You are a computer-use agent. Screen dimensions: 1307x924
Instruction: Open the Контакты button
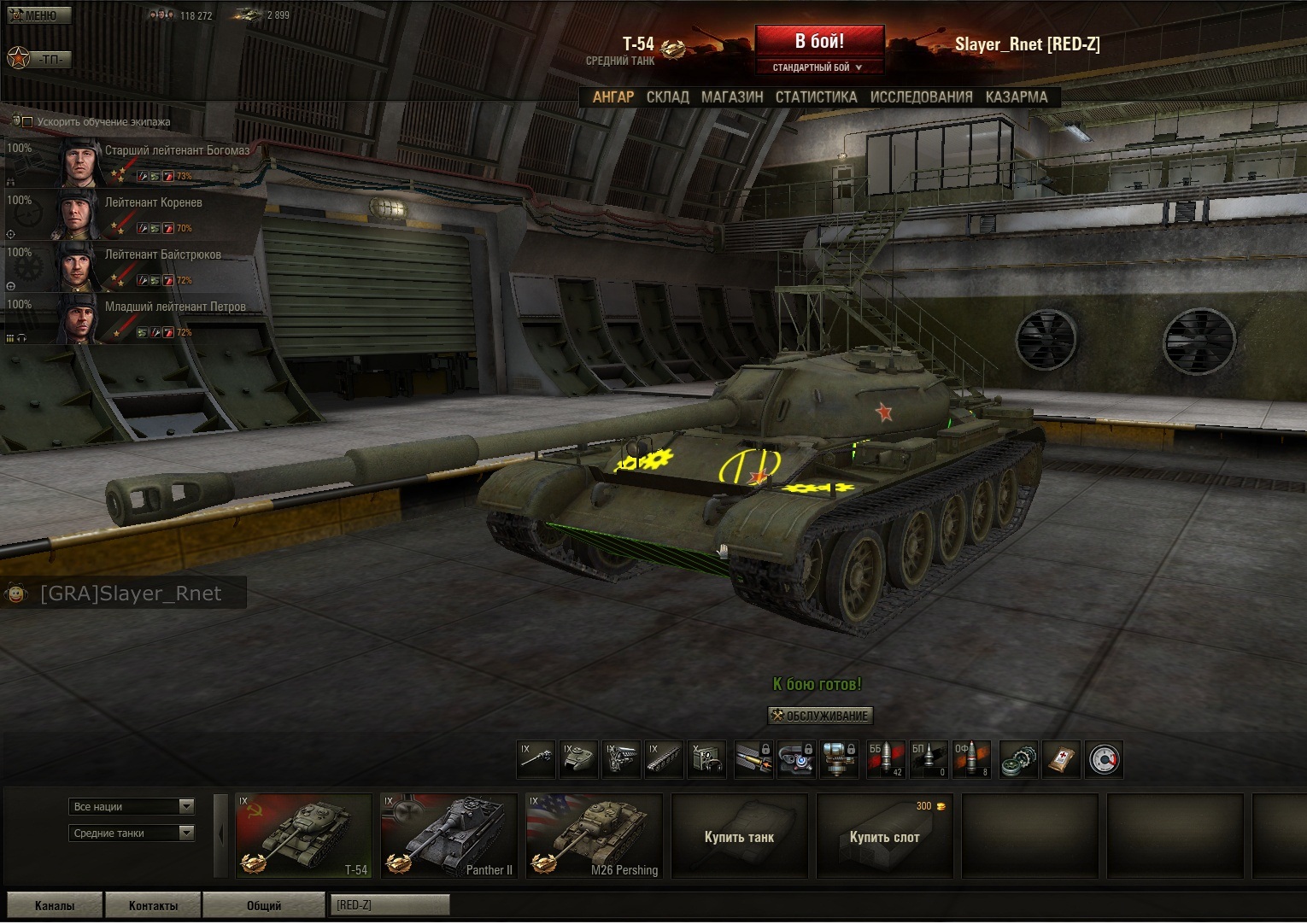[153, 905]
